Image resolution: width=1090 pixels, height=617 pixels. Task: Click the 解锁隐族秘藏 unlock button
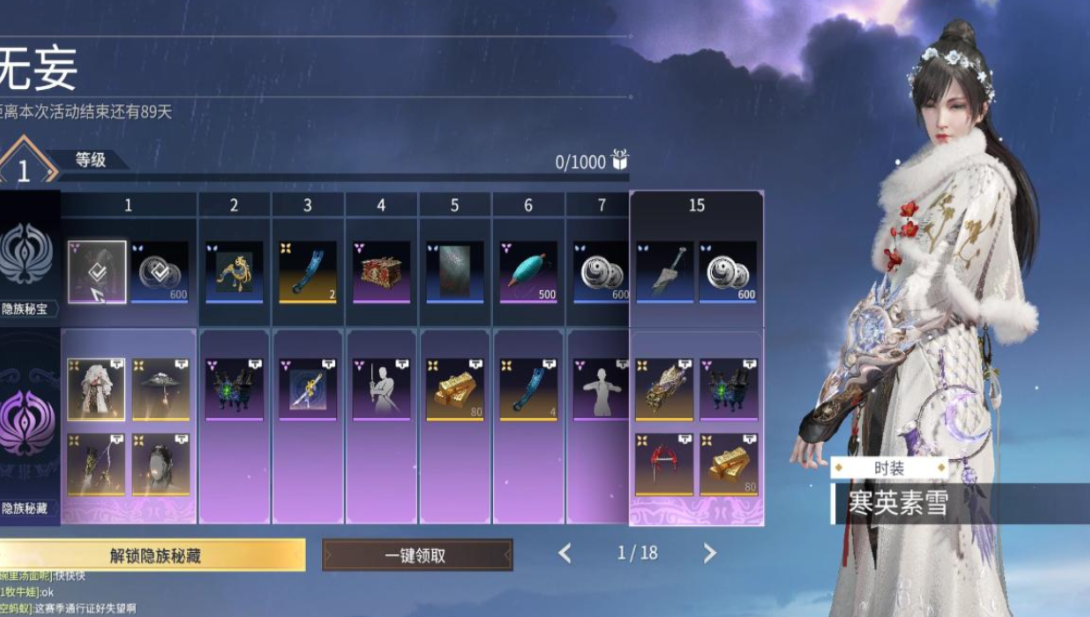point(154,555)
